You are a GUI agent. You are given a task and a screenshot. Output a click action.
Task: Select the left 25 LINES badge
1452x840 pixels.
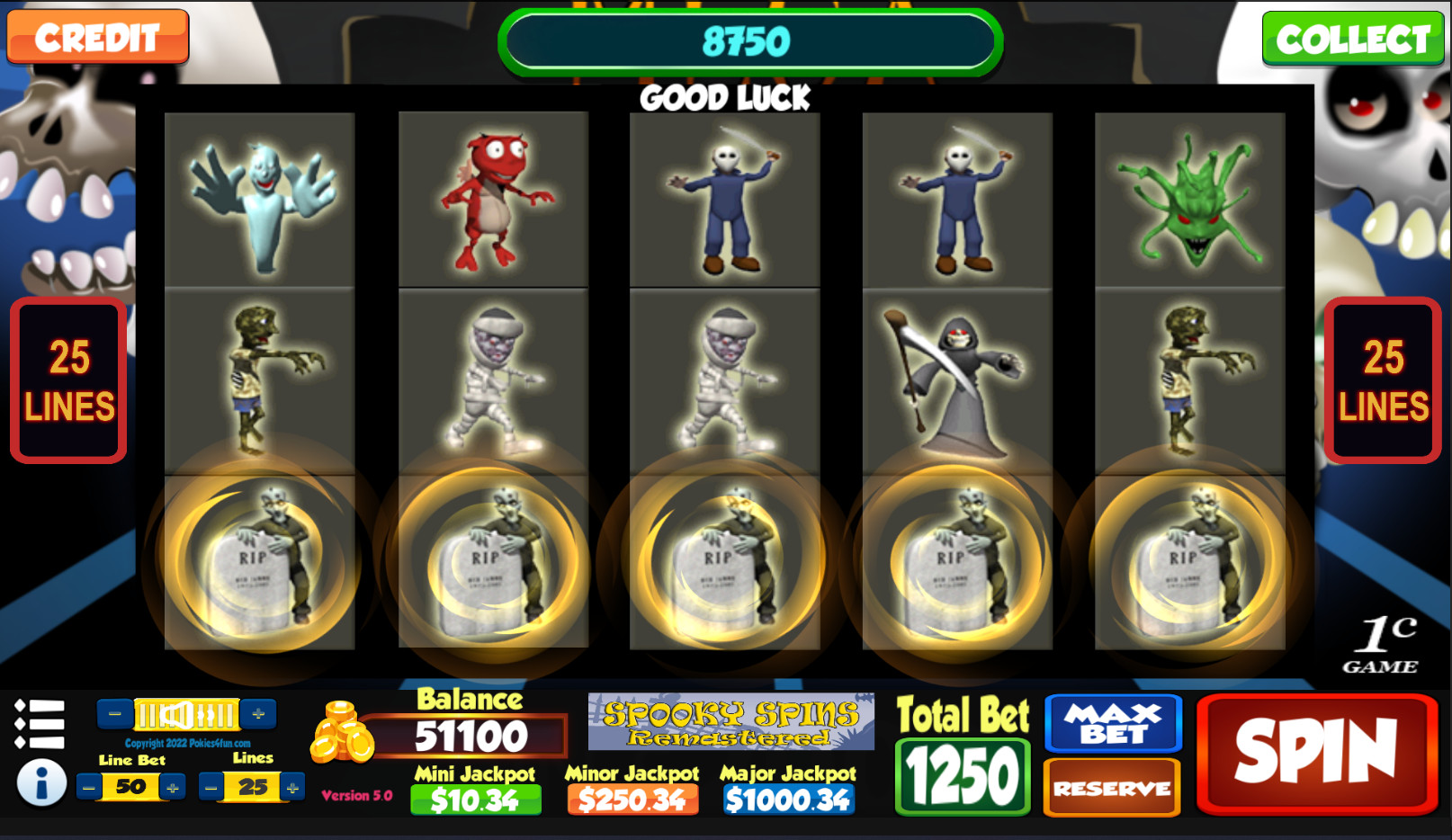coord(67,381)
